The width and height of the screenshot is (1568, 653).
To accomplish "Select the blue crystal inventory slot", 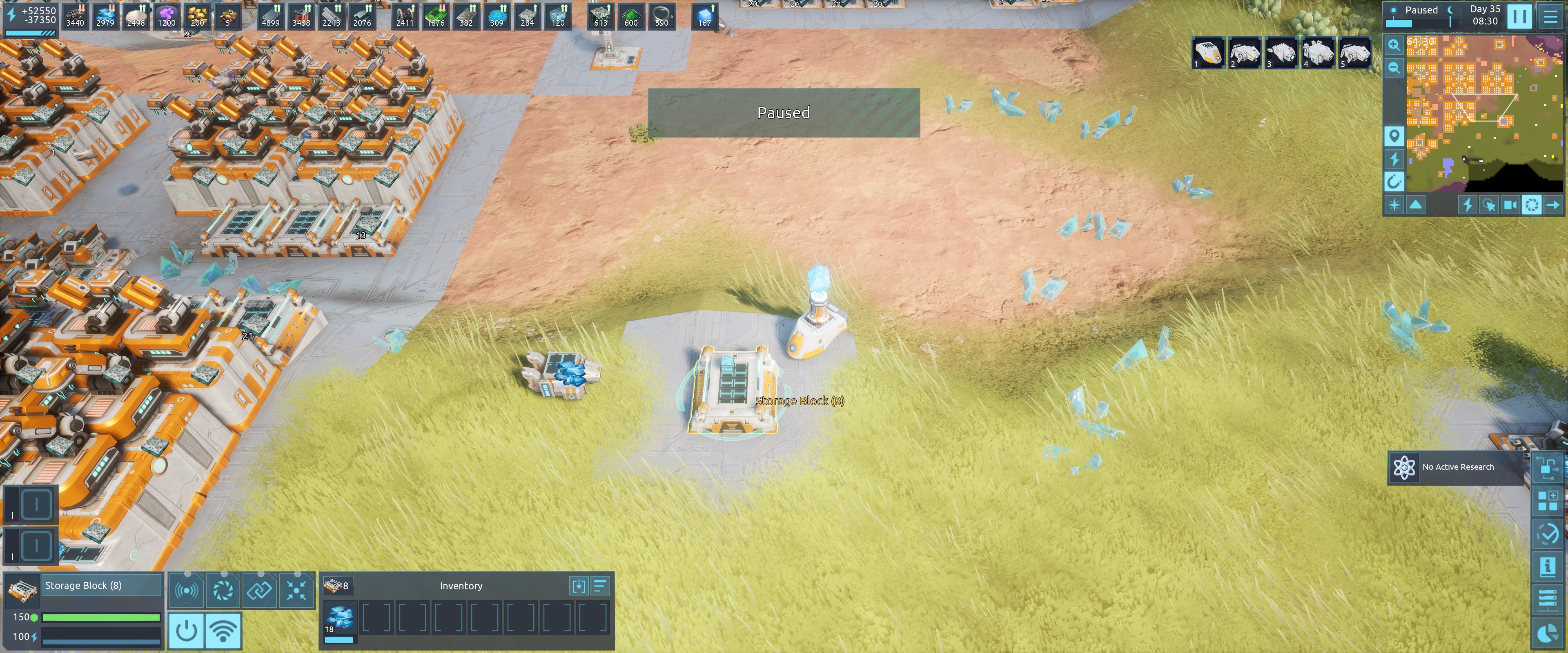I will (x=340, y=618).
